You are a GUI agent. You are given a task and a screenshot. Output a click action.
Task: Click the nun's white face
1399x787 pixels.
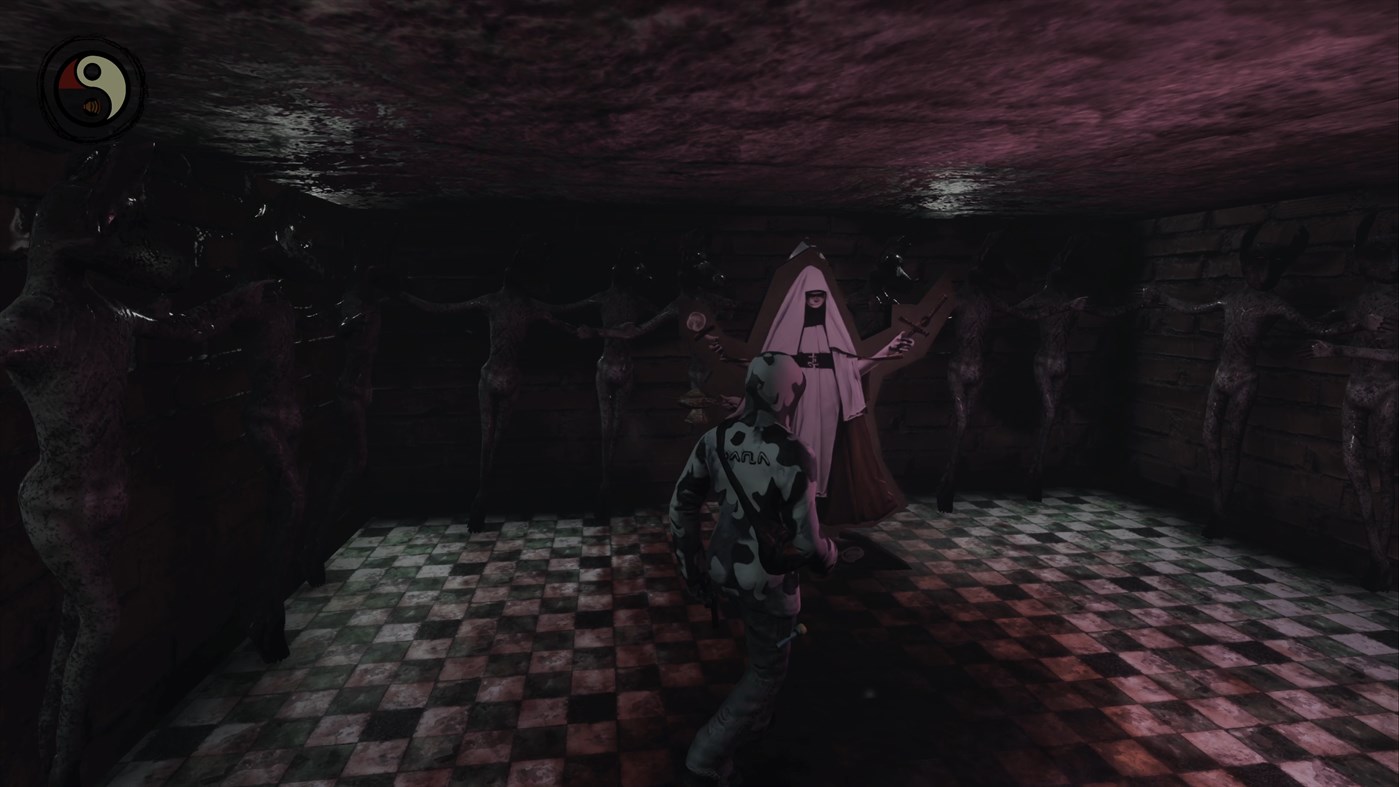[815, 300]
